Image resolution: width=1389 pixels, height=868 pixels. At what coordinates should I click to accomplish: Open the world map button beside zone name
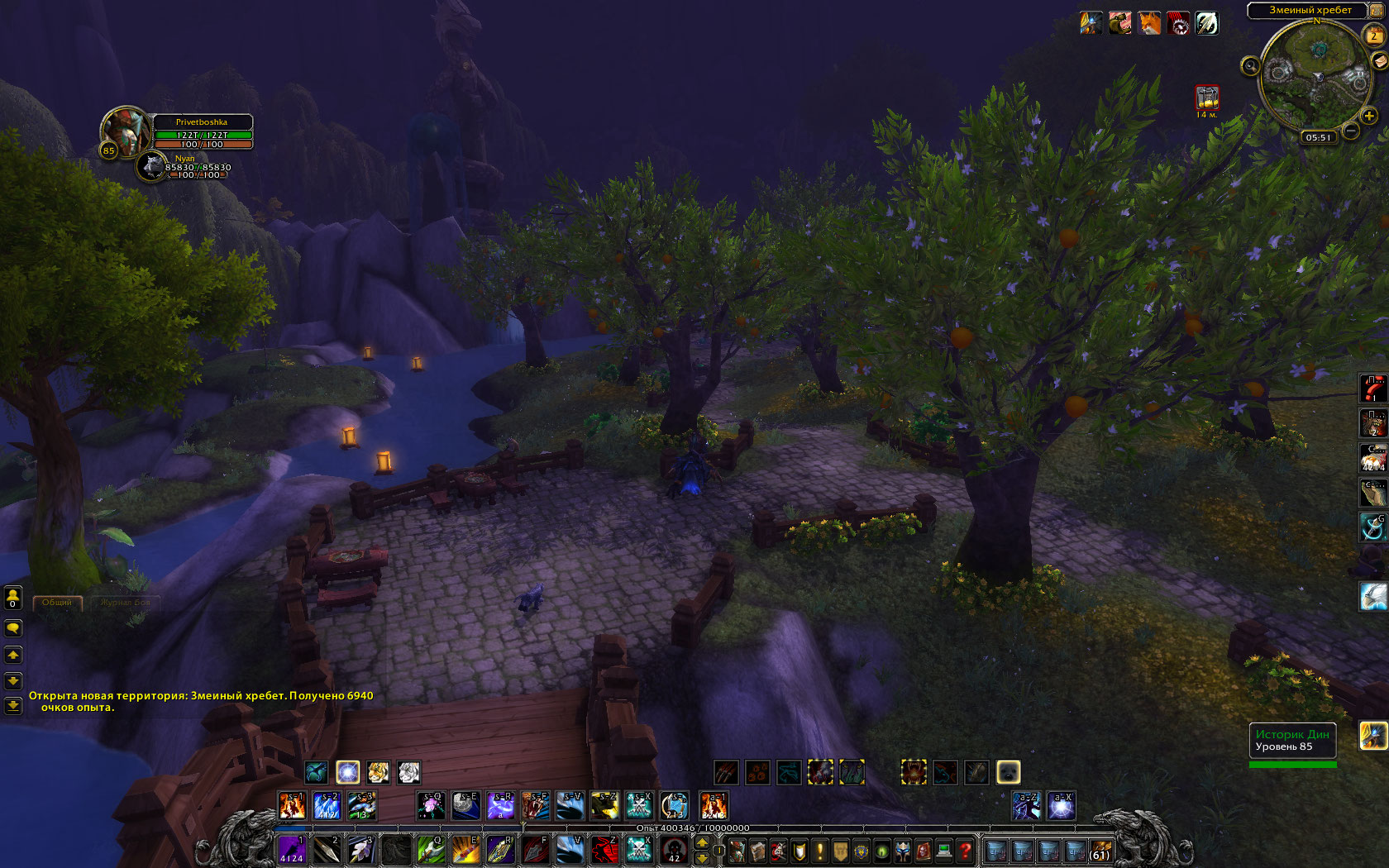pos(1376,10)
